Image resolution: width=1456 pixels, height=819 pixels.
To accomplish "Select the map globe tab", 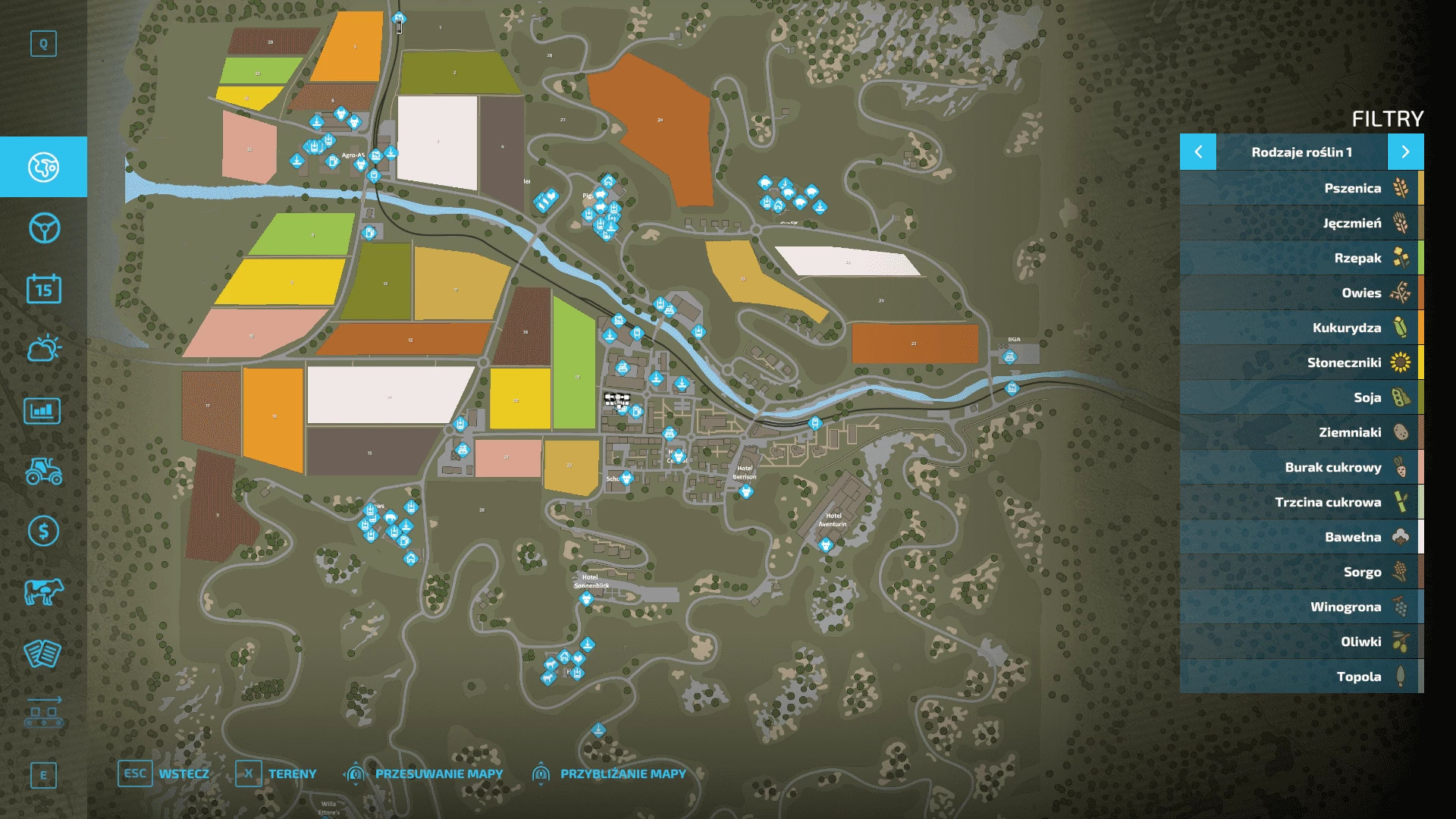I will pyautogui.click(x=43, y=167).
